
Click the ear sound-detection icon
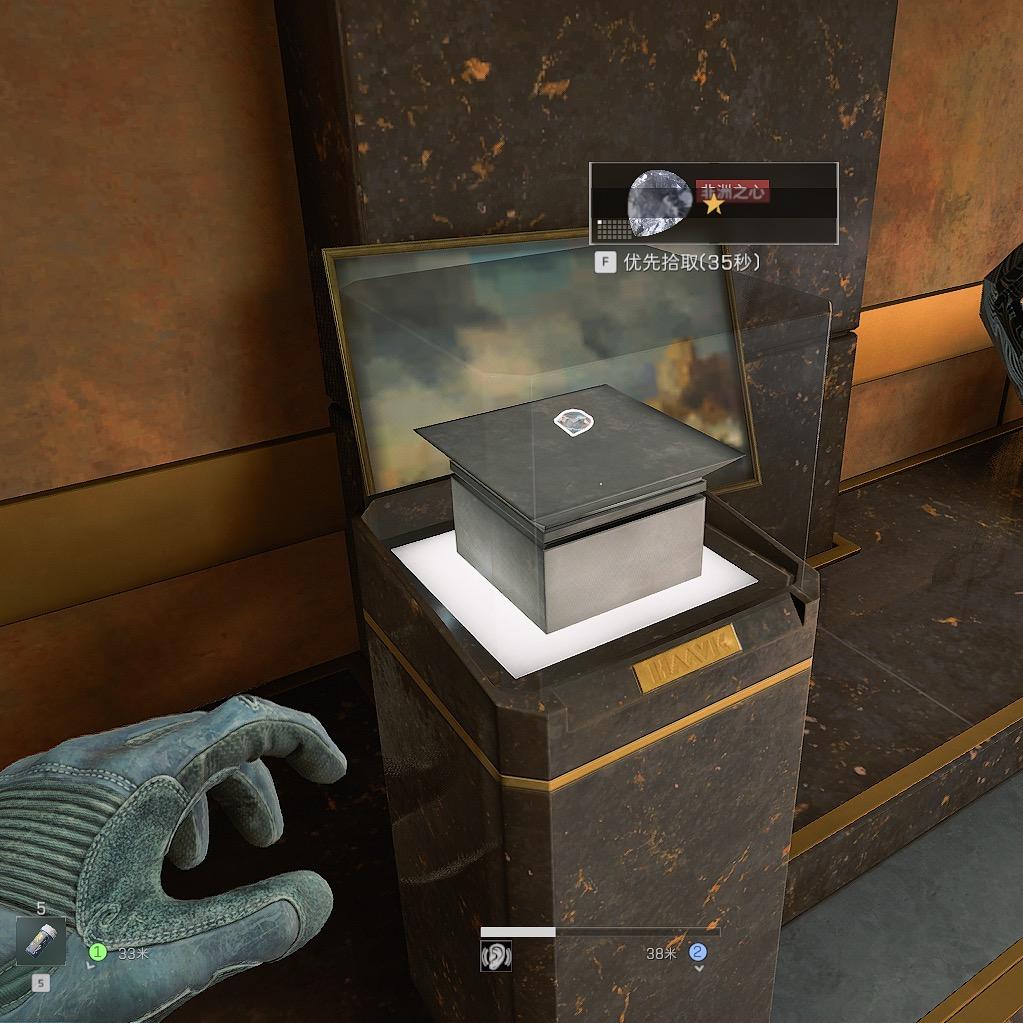(496, 956)
